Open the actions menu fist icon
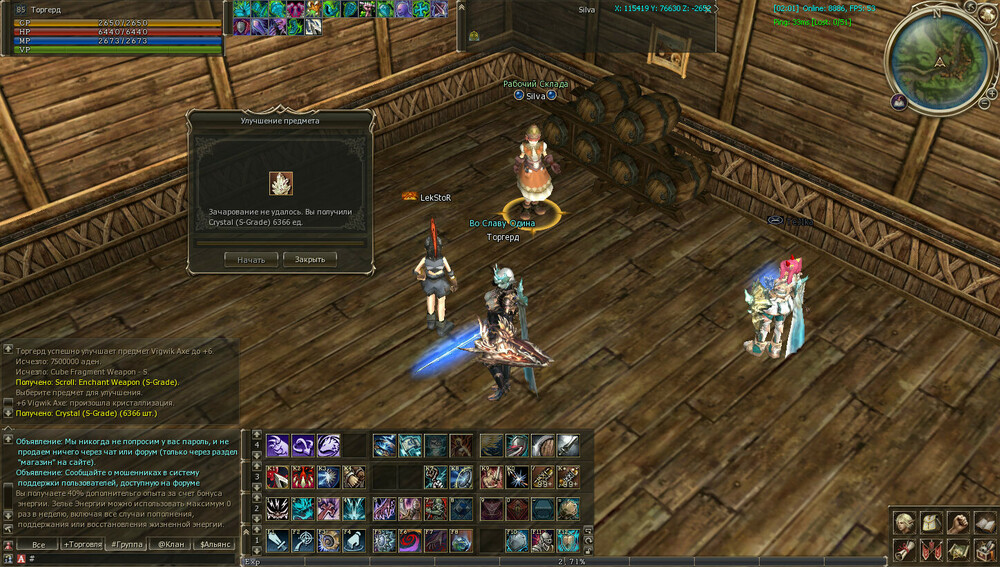 click(958, 522)
